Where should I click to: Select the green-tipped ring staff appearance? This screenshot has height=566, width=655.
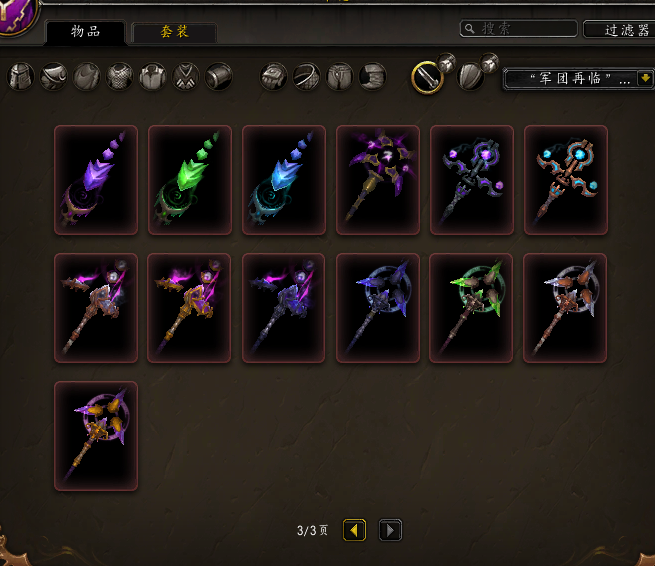tap(472, 308)
